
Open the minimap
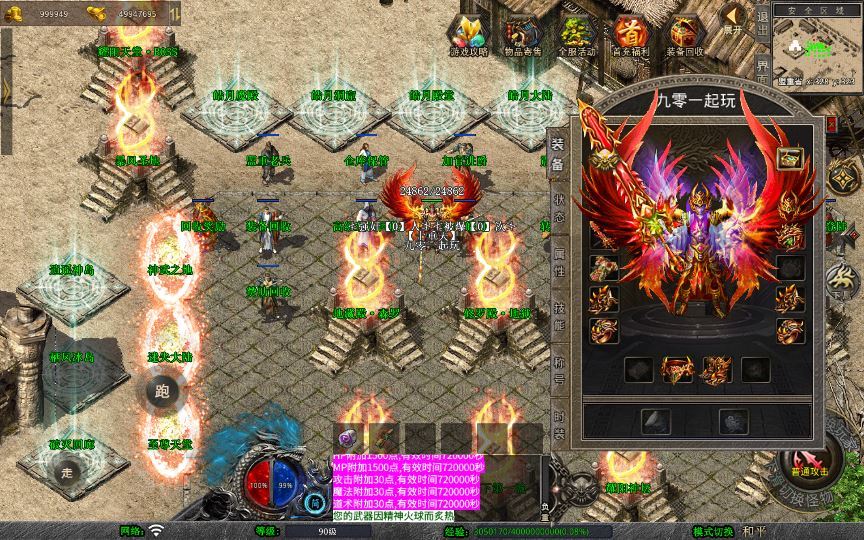point(816,48)
